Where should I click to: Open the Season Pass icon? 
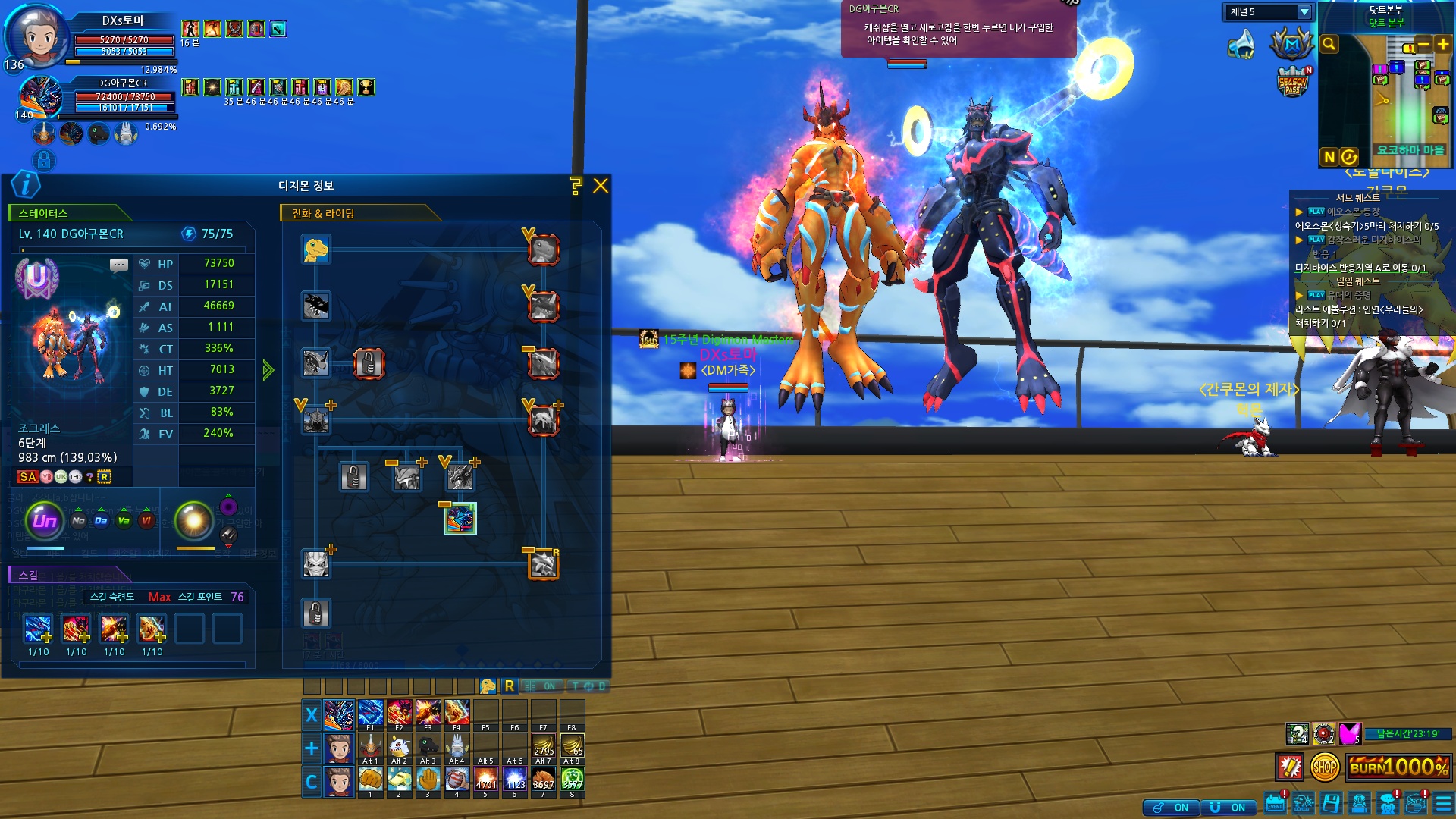tap(1293, 82)
